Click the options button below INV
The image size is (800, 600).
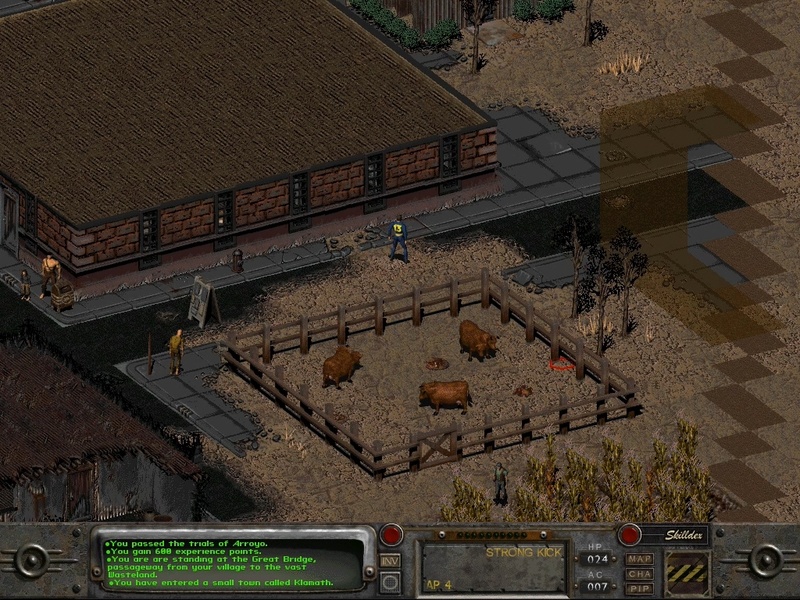(391, 581)
